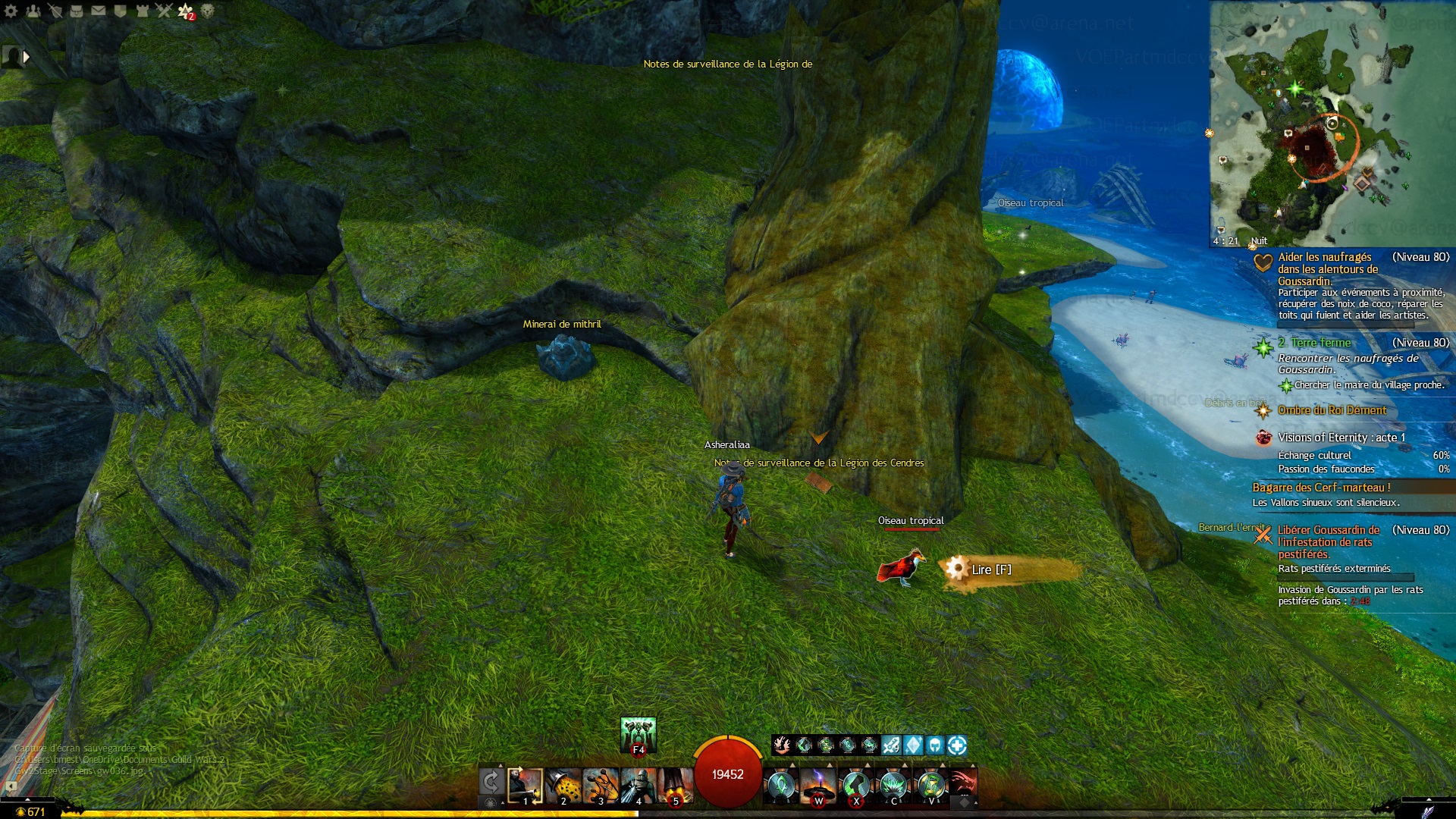The width and height of the screenshot is (1456, 819).
Task: Activate the F4 golem profession skill
Action: coord(639,734)
